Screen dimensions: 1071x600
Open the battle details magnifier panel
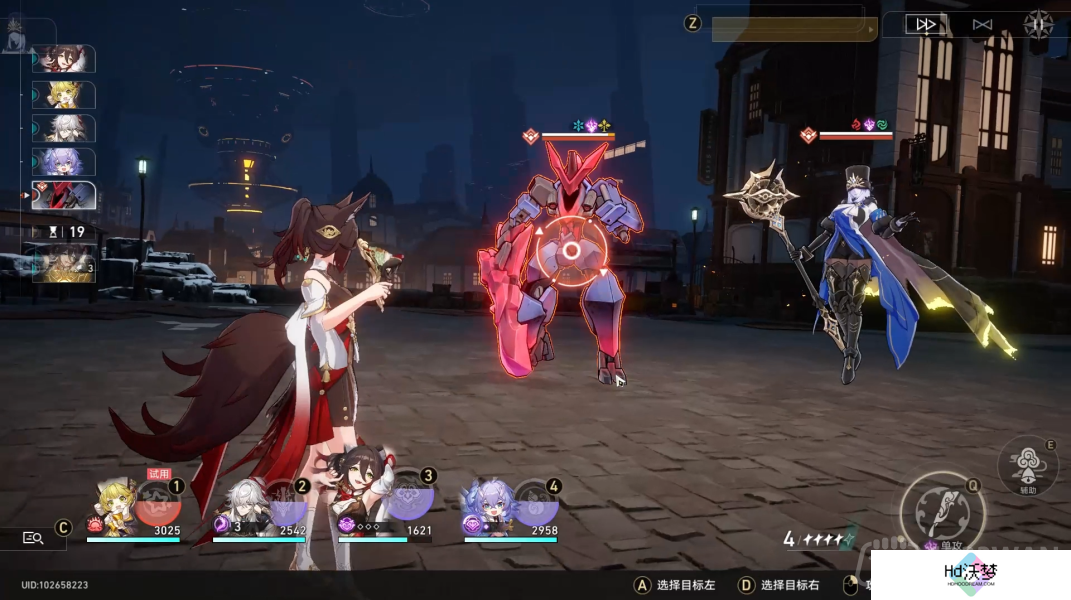pyautogui.click(x=33, y=538)
